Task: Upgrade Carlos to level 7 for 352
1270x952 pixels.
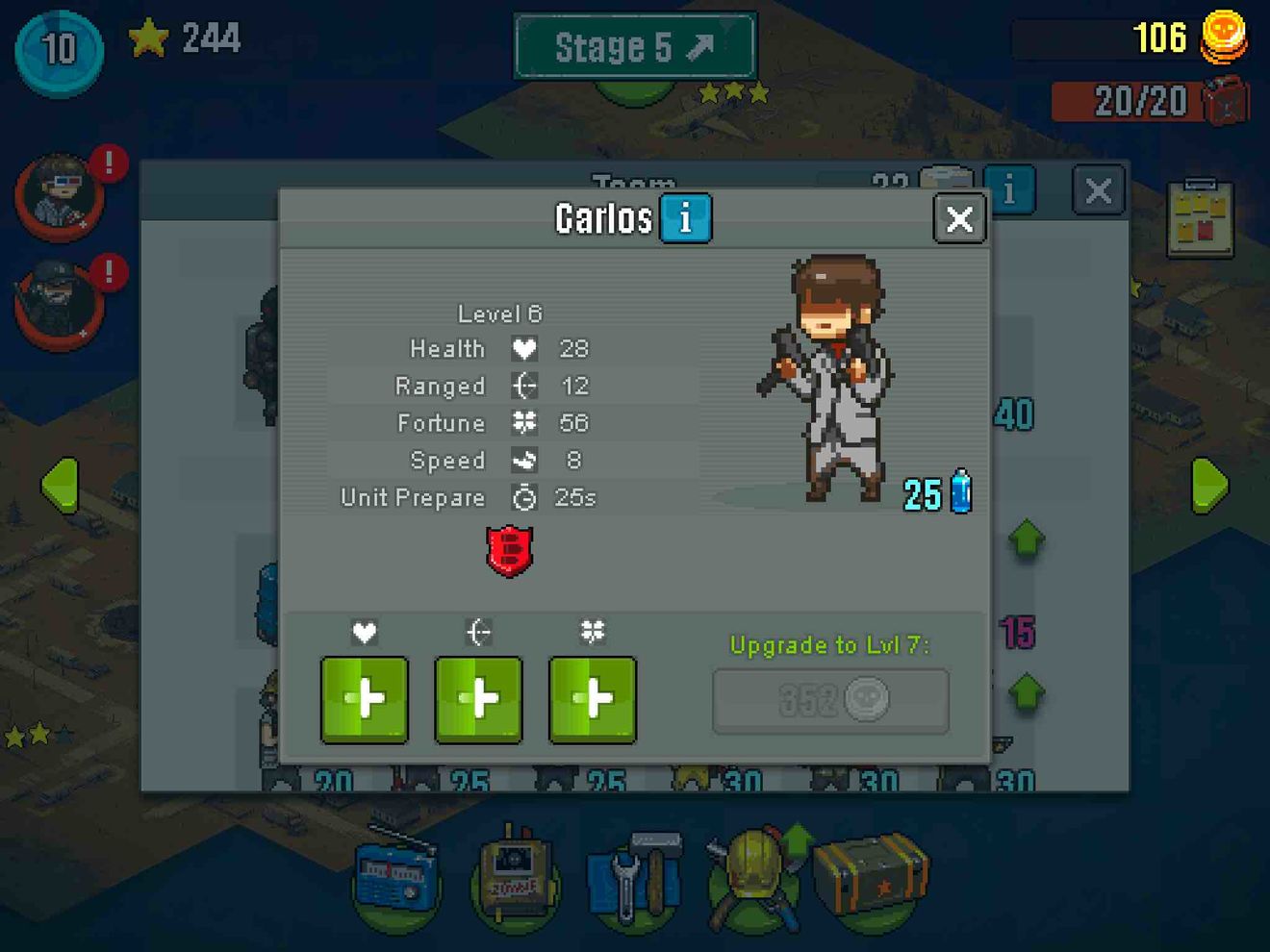Action: pos(830,701)
